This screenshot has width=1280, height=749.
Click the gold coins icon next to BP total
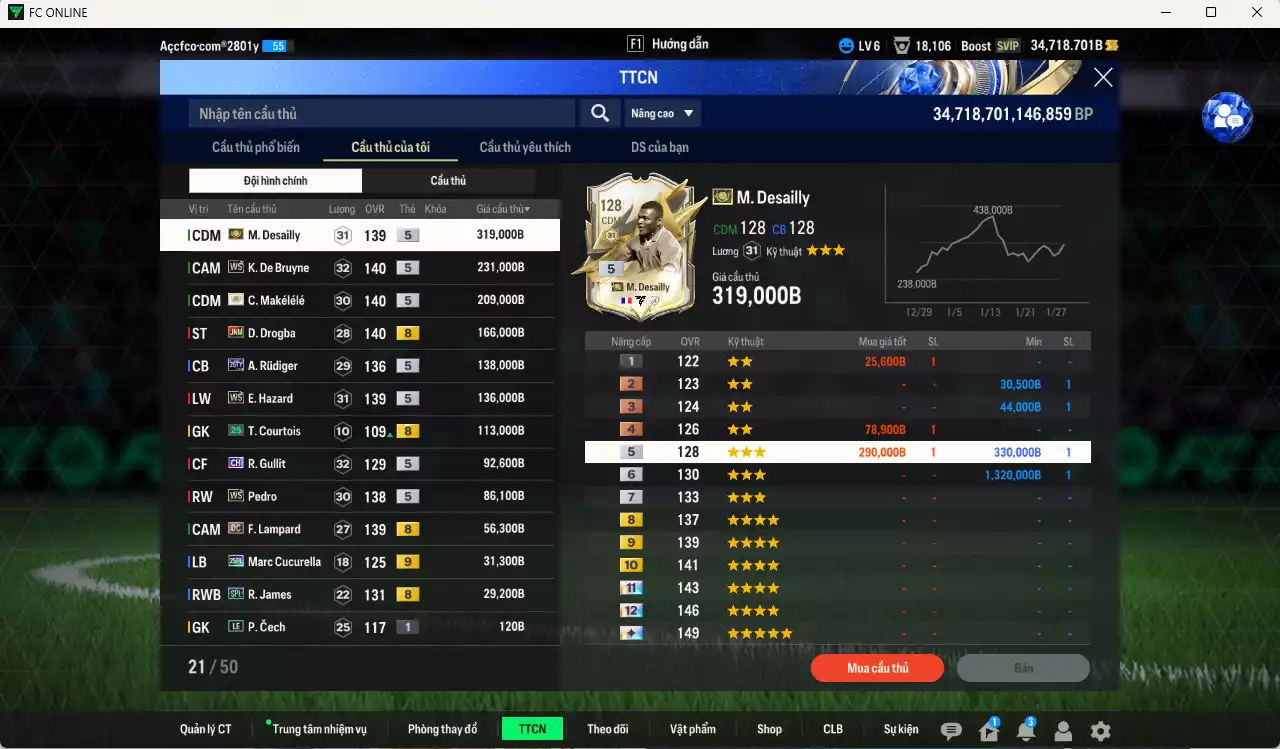1113,44
